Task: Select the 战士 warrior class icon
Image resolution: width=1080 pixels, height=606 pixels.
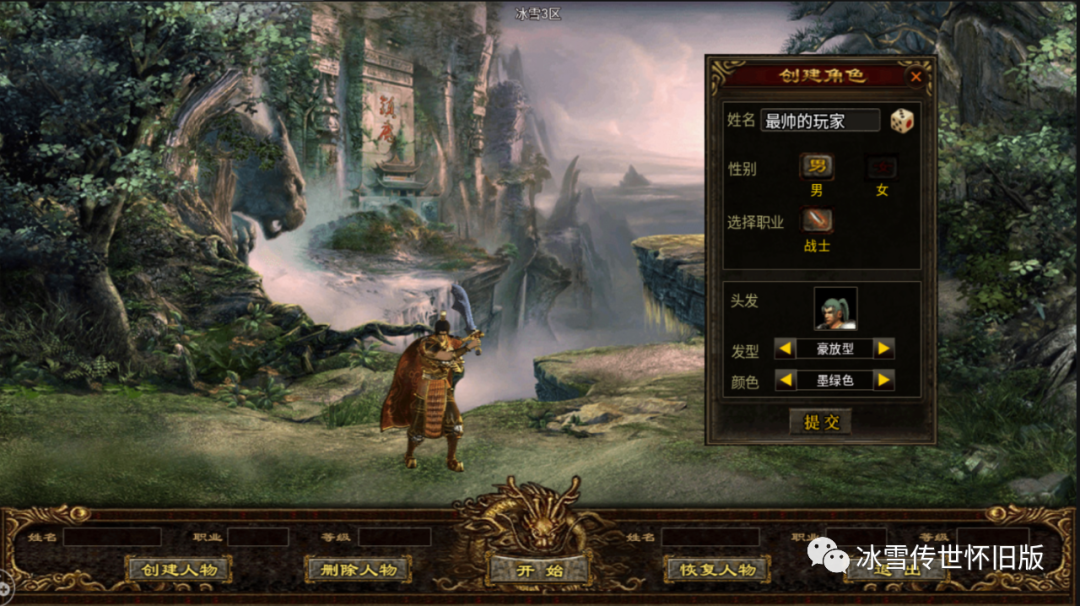Action: (x=817, y=220)
